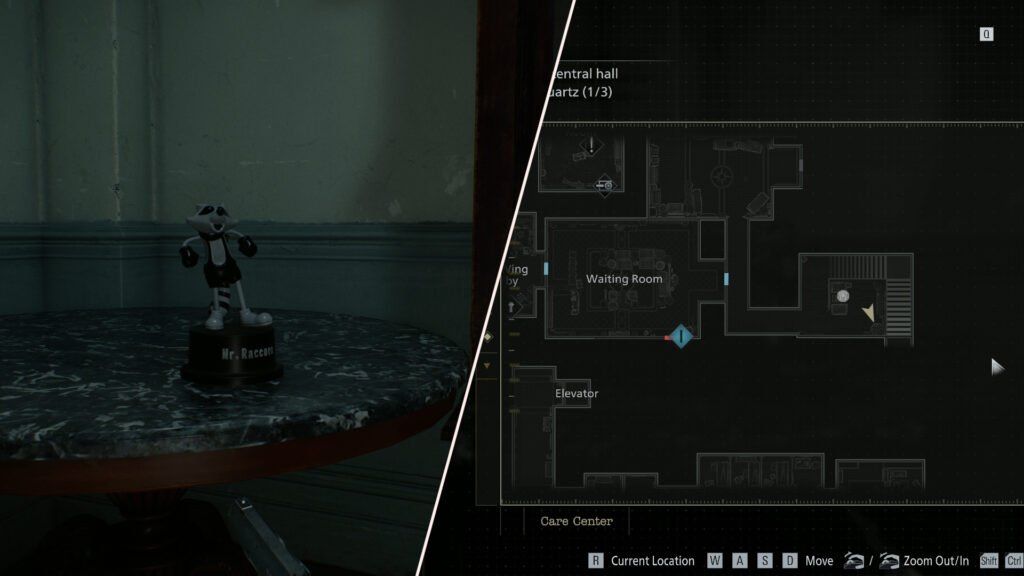Choose the Elevator room on the map
Screen dimensions: 1024x576
tap(576, 394)
